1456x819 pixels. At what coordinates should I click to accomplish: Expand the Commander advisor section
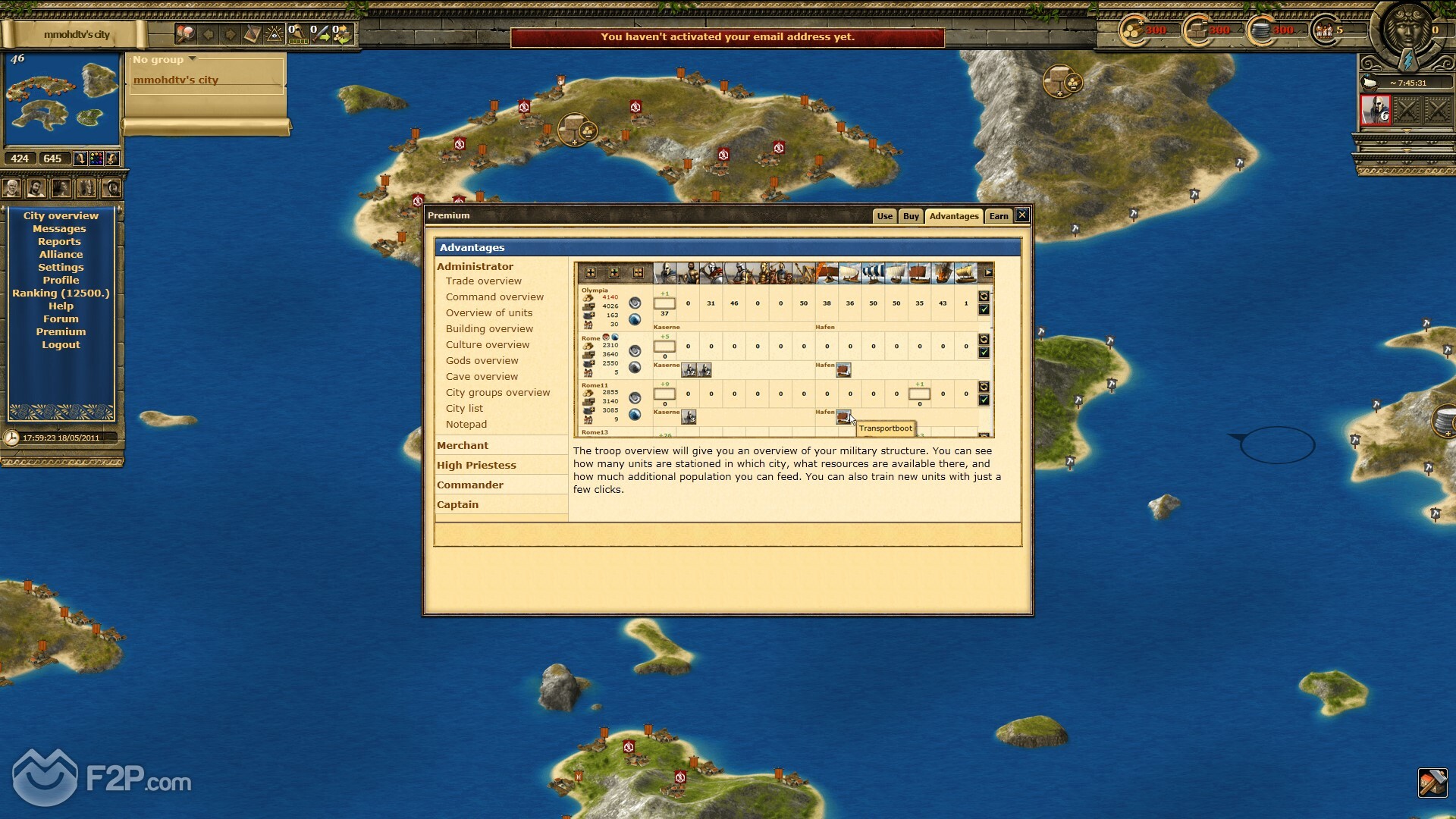(x=470, y=485)
